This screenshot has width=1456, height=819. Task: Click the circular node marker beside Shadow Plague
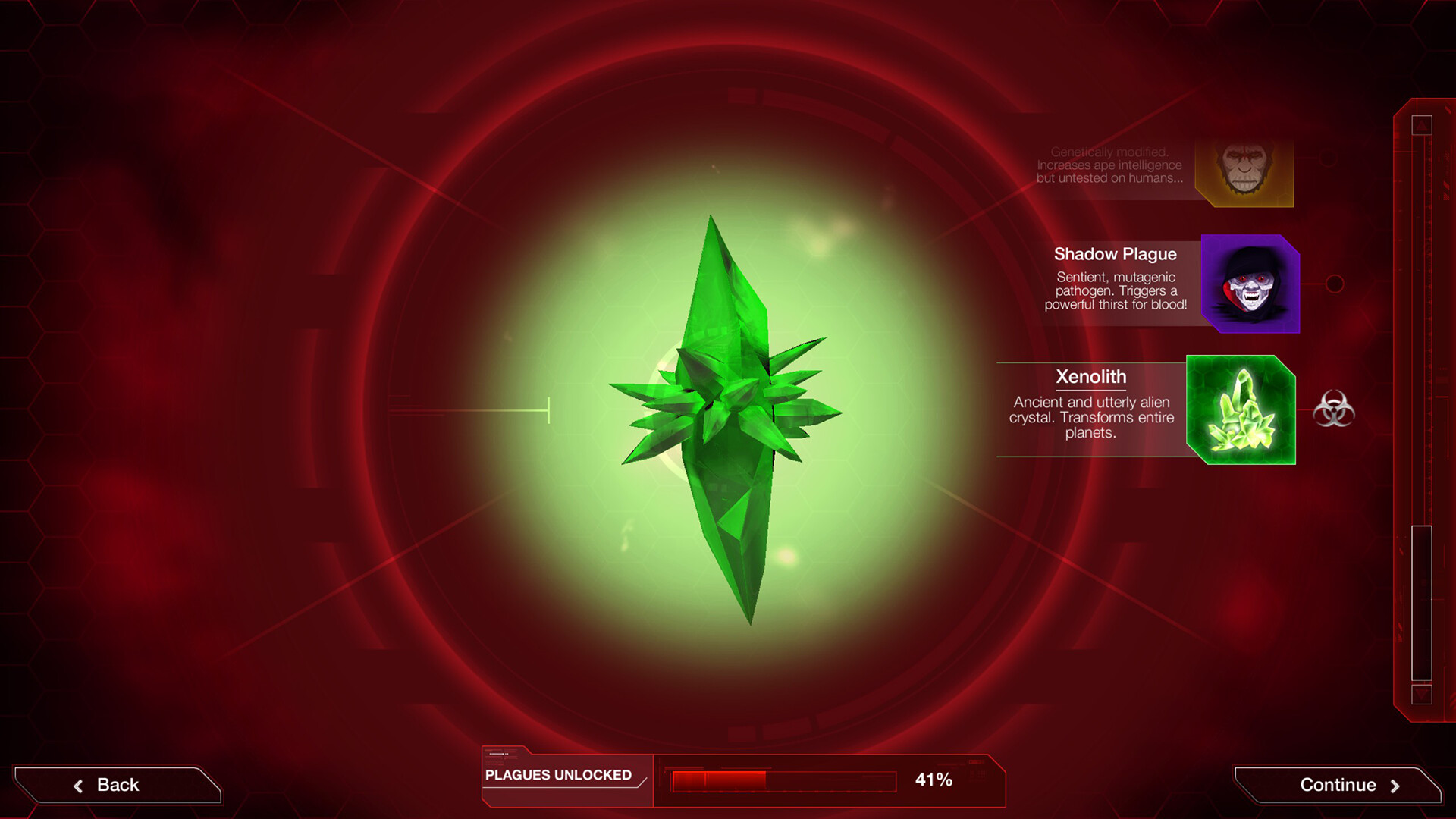tap(1335, 285)
